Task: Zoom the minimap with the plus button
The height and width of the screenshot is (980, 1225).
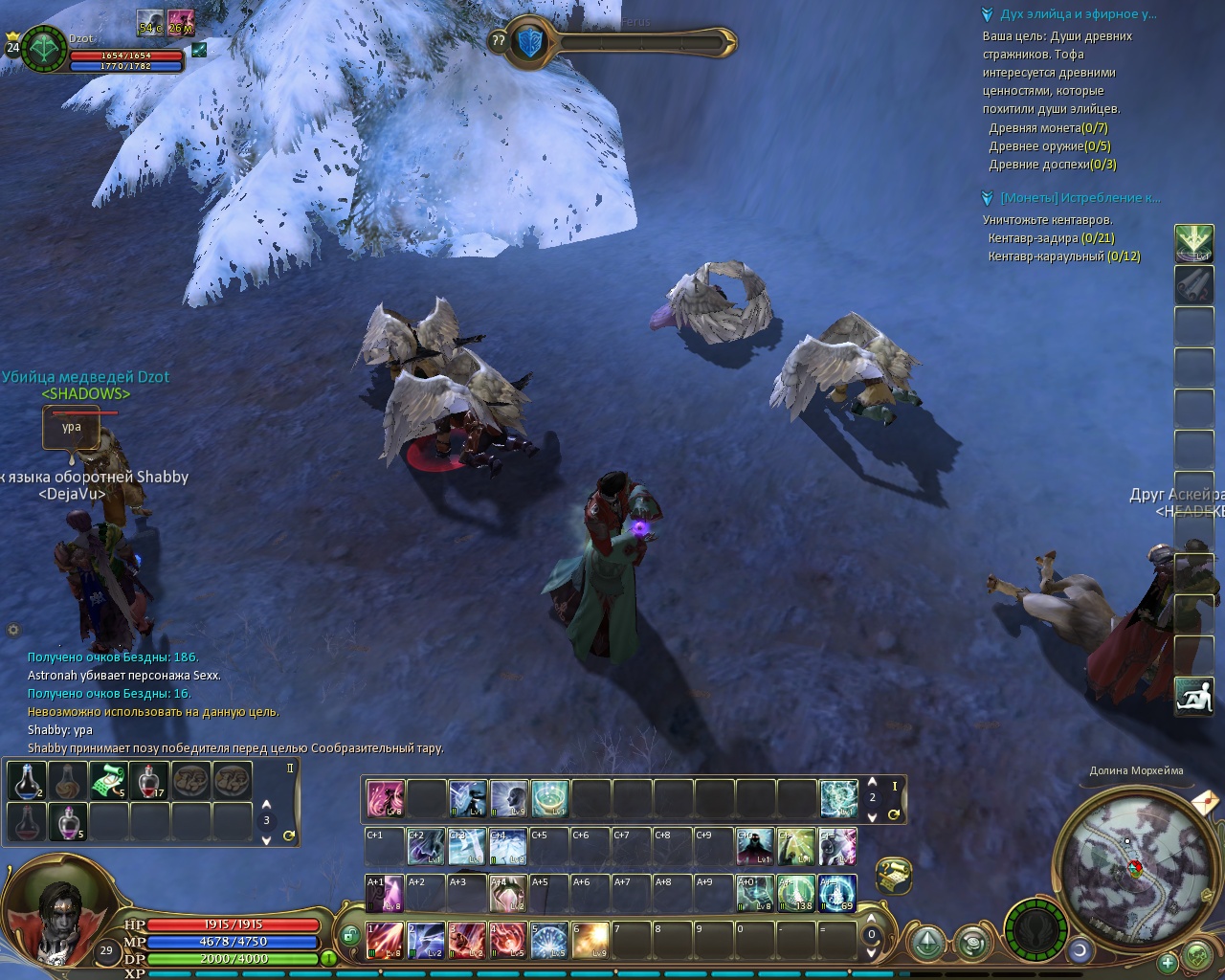Action: (1168, 962)
